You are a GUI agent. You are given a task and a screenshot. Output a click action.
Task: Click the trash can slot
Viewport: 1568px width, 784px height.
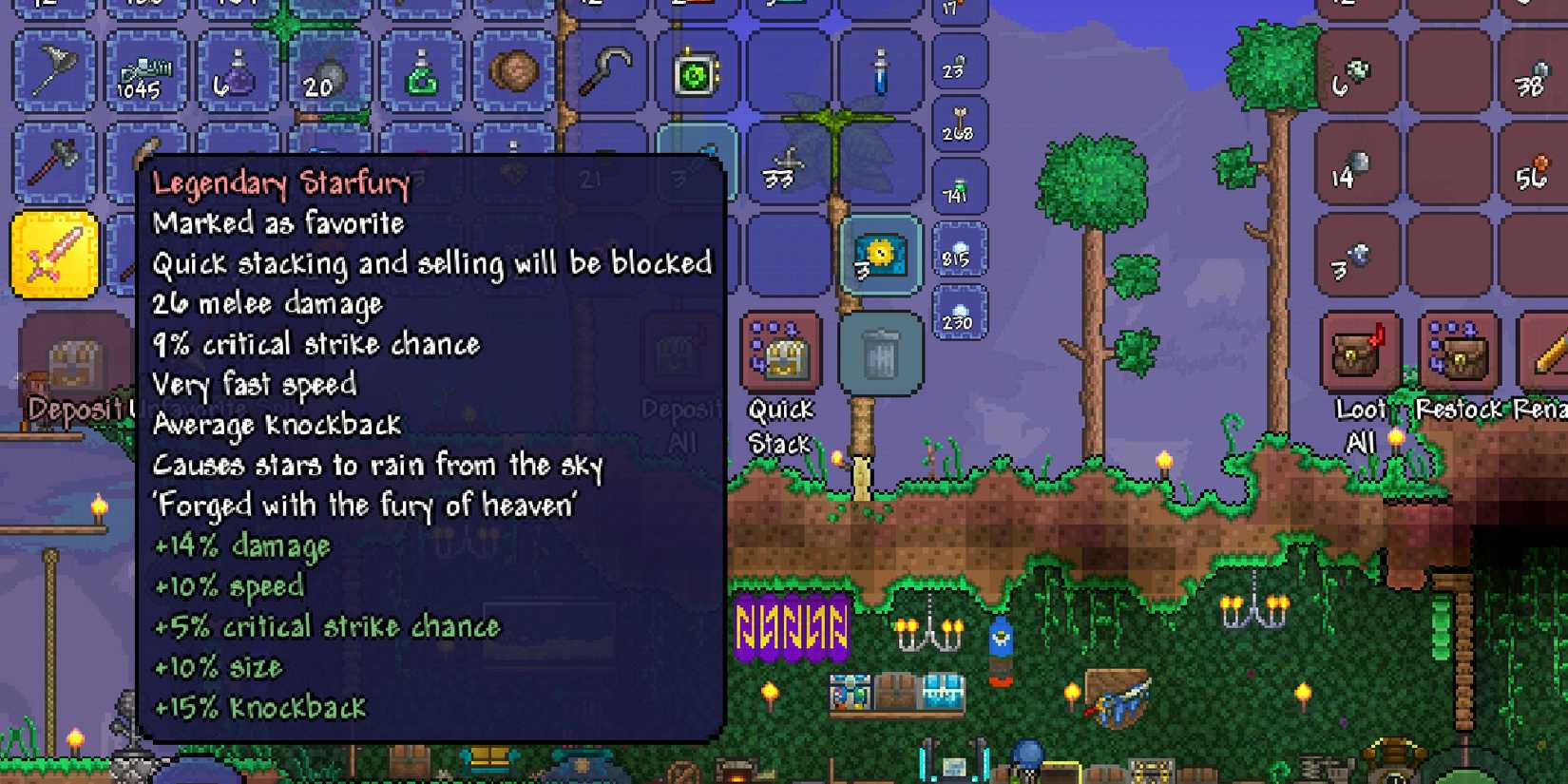pos(879,352)
